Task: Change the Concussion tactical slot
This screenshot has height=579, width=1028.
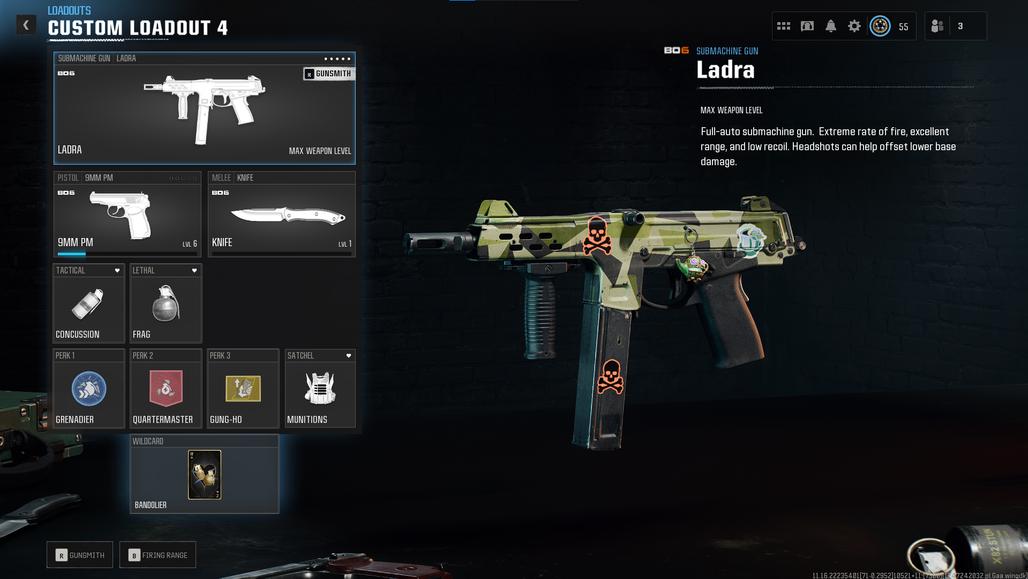Action: pos(89,304)
